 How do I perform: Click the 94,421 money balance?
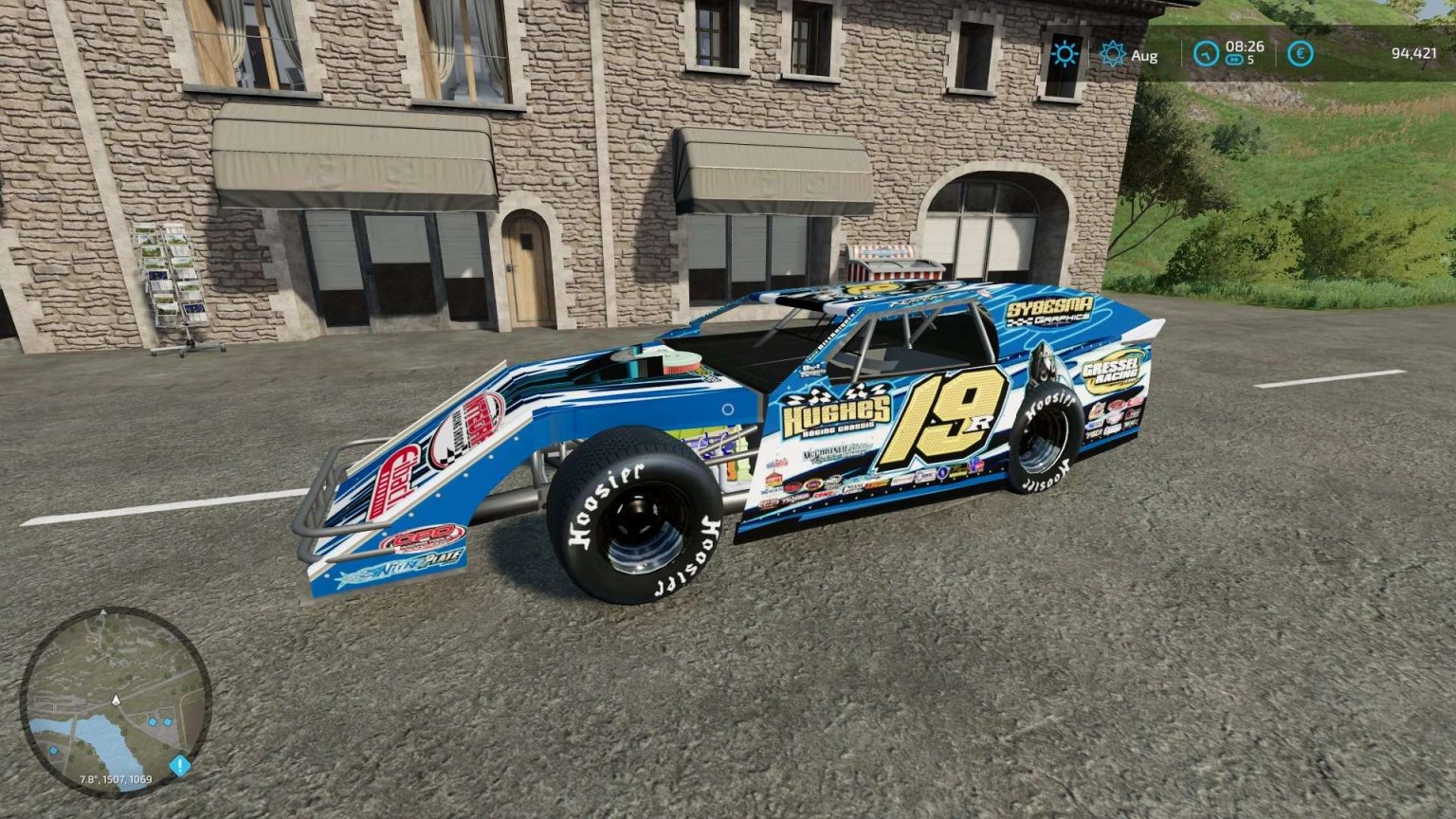click(1414, 53)
